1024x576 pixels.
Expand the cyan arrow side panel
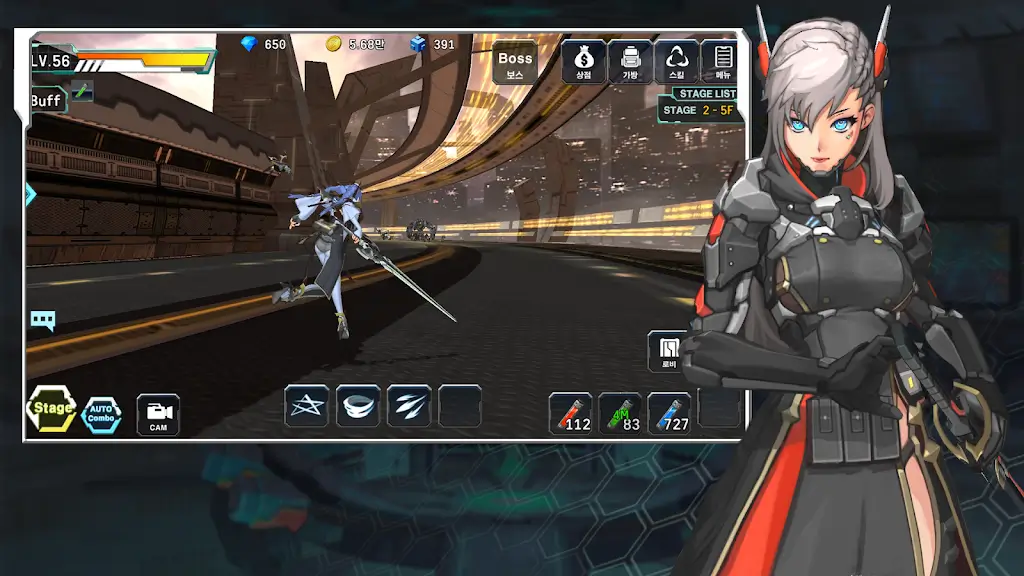(30, 194)
